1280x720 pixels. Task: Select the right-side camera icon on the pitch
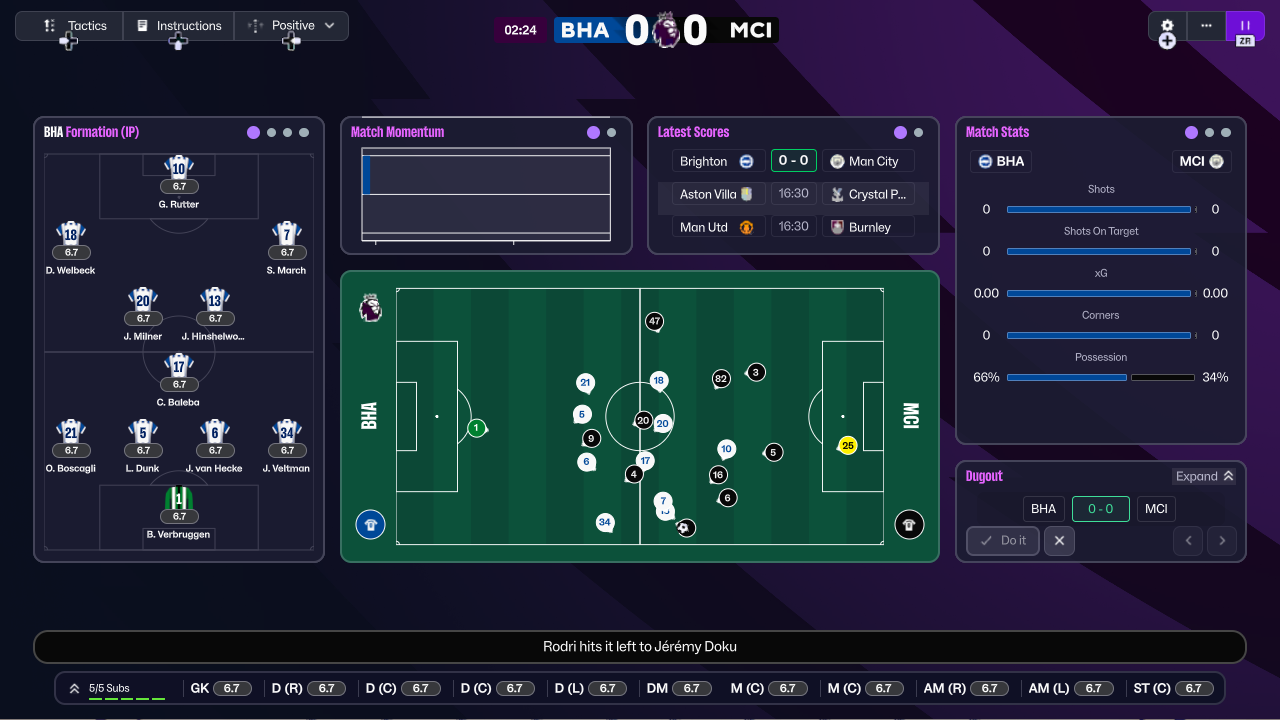click(x=908, y=524)
